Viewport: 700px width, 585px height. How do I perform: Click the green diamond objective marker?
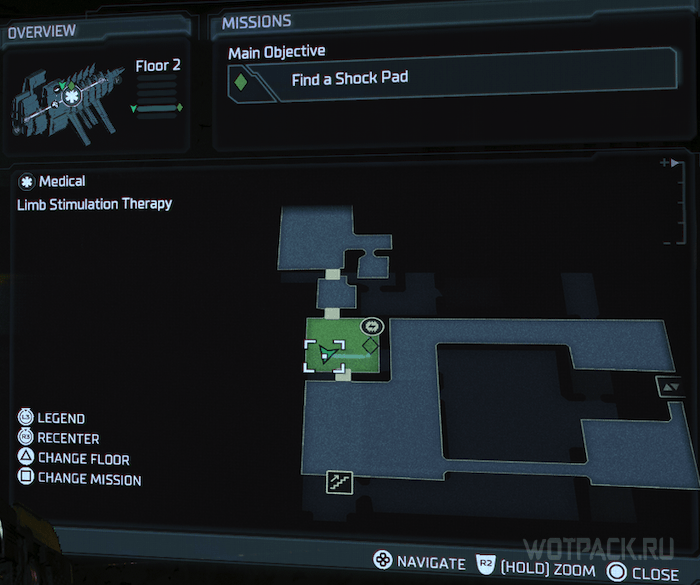369,345
